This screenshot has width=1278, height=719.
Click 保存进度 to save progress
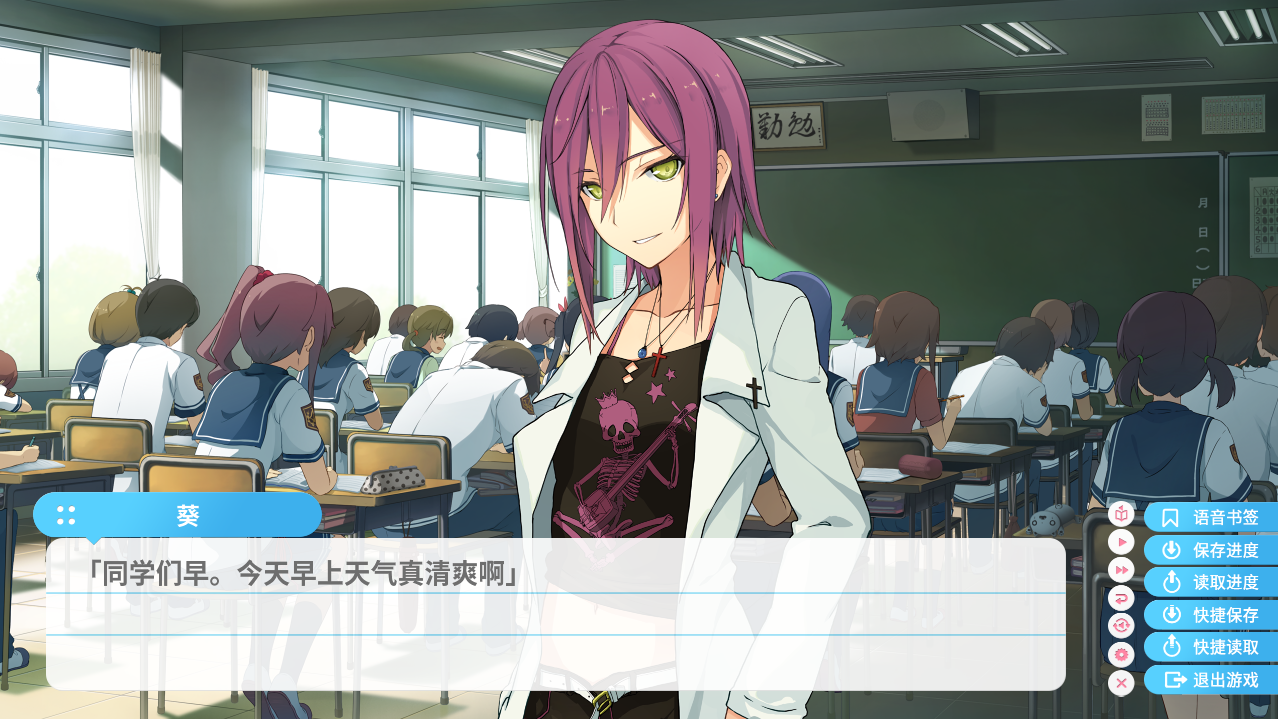(x=1211, y=550)
